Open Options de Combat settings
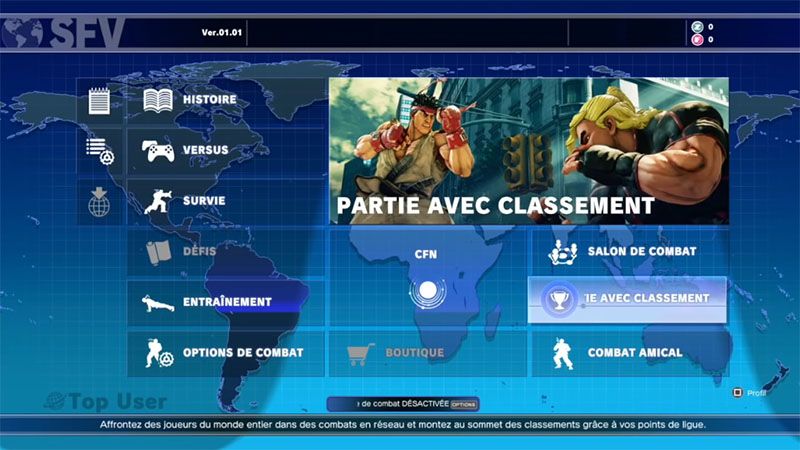The image size is (800, 450). (225, 353)
